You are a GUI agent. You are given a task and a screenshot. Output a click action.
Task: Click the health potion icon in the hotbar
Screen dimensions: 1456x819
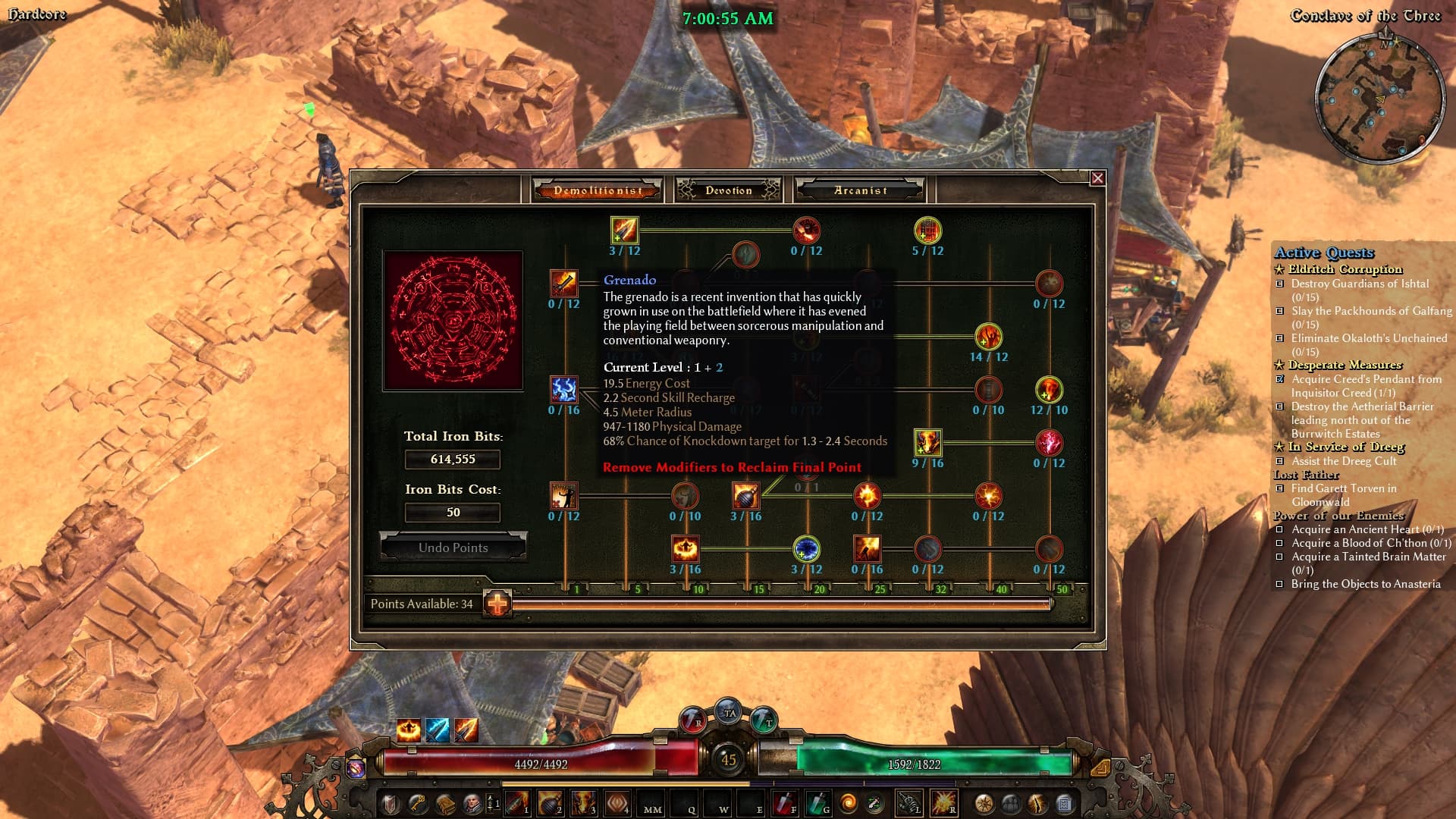point(786,802)
